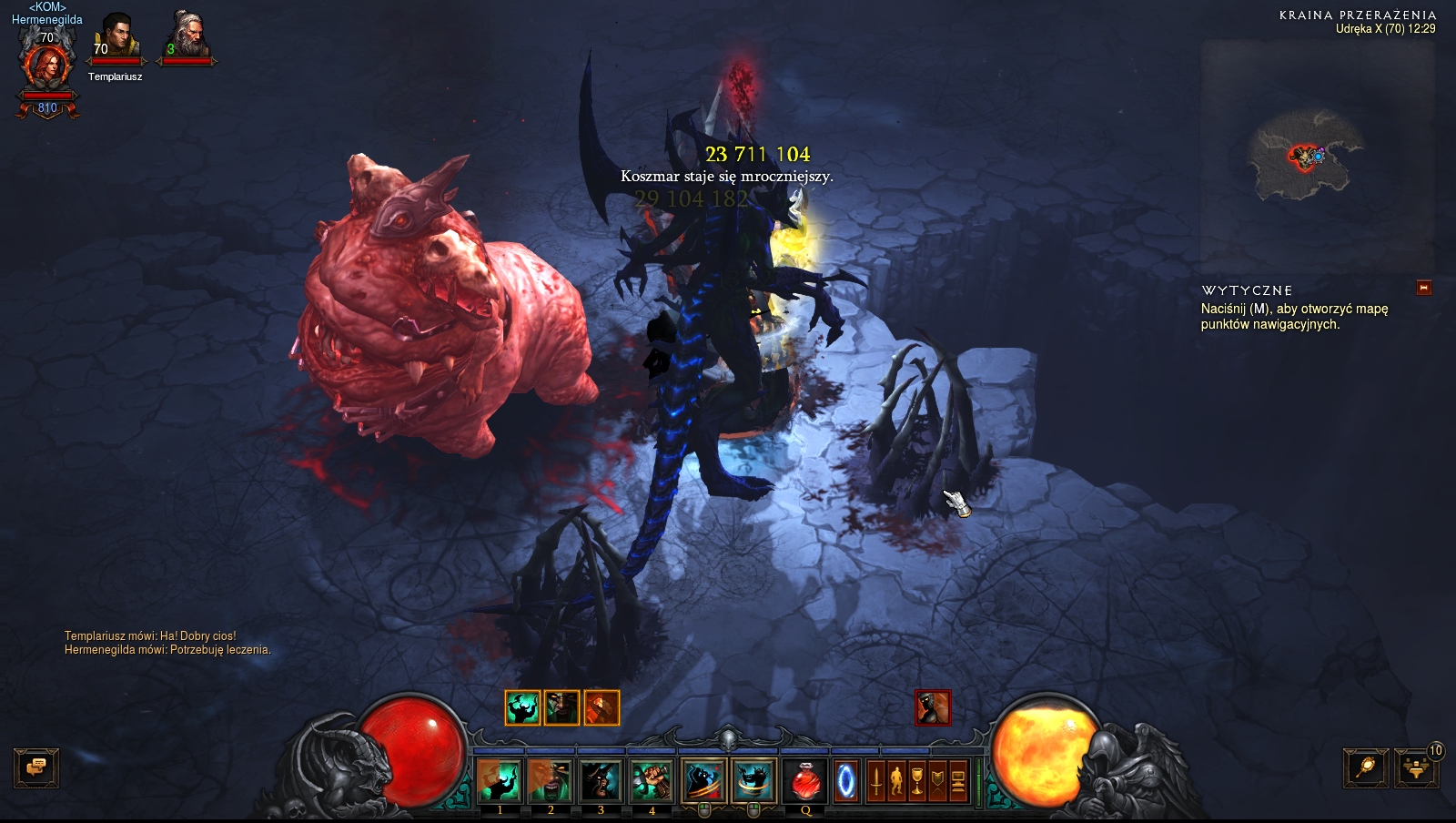Open the inventory via the sword icon

(875, 781)
